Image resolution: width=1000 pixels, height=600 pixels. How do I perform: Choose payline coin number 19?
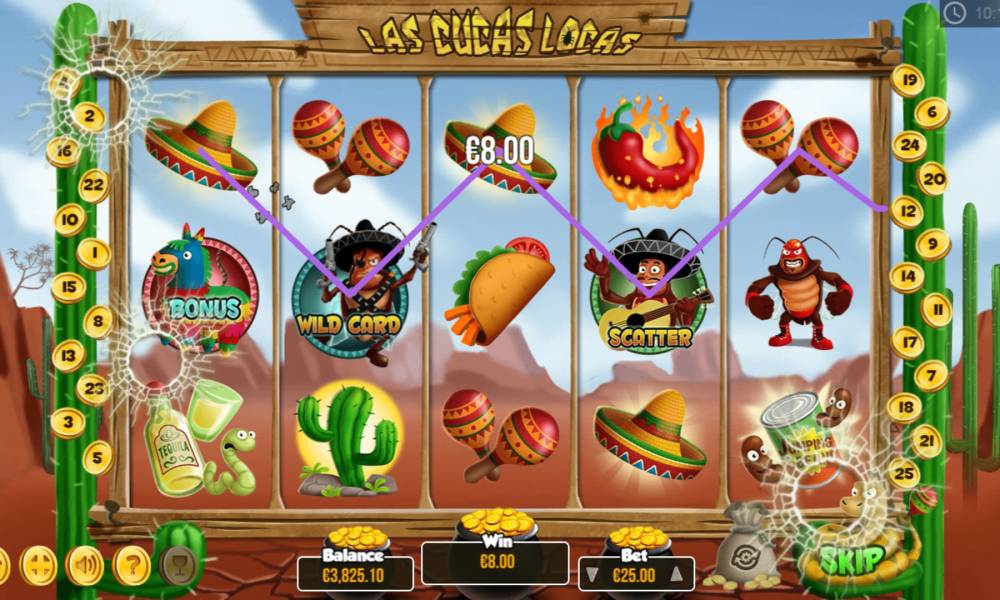point(908,80)
